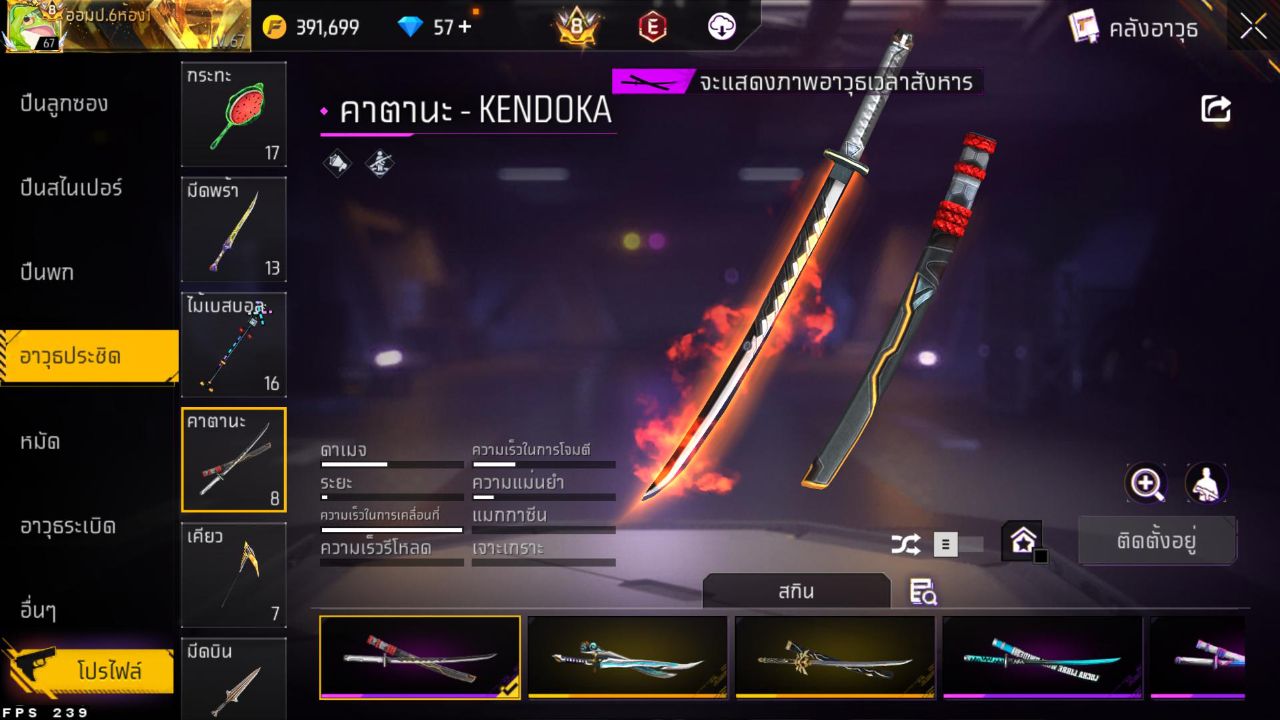The height and width of the screenshot is (720, 1280).
Task: Switch to the สกิน tab
Action: point(797,592)
